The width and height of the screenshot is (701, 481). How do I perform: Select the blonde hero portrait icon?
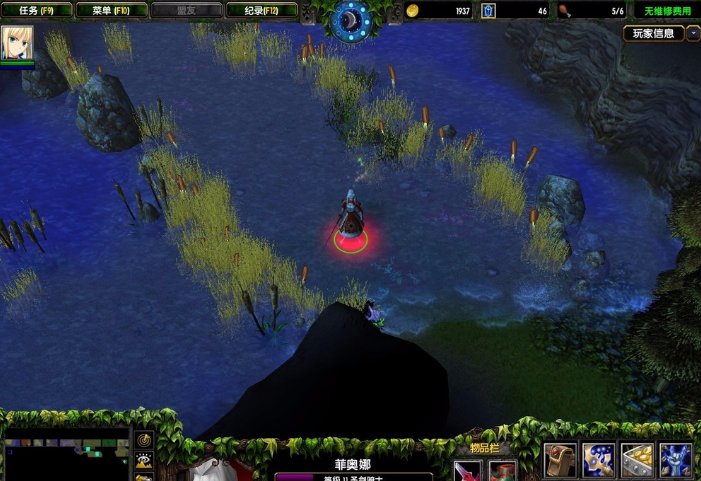pos(17,42)
